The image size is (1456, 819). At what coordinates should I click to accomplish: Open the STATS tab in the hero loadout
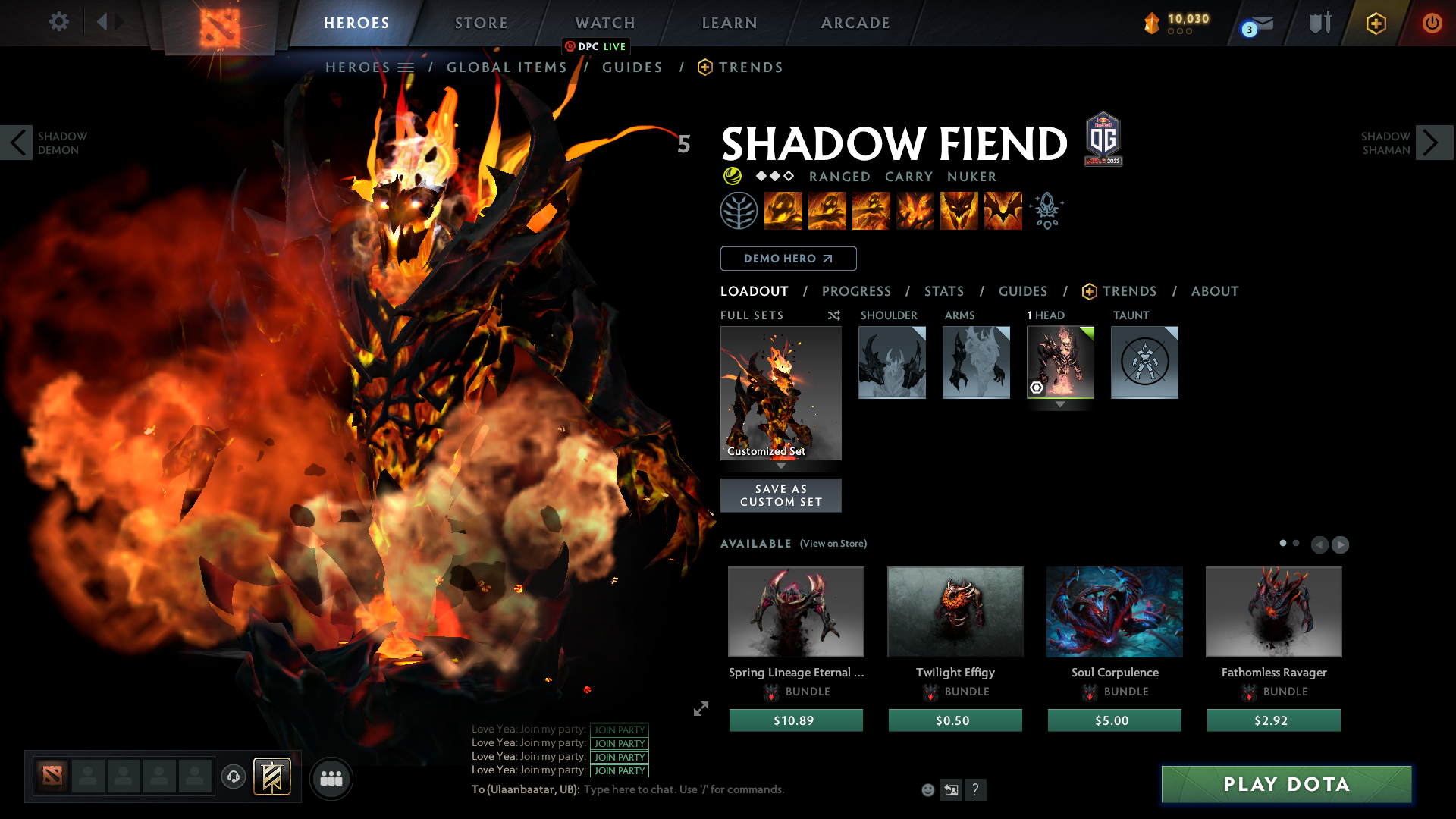(x=943, y=291)
